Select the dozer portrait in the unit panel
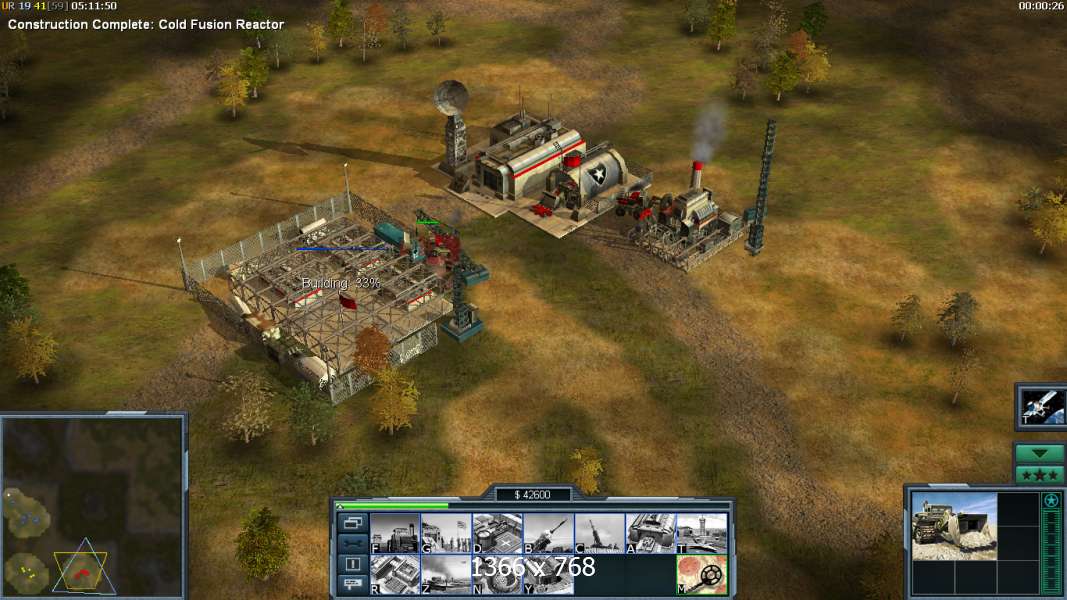The height and width of the screenshot is (600, 1067). 953,526
